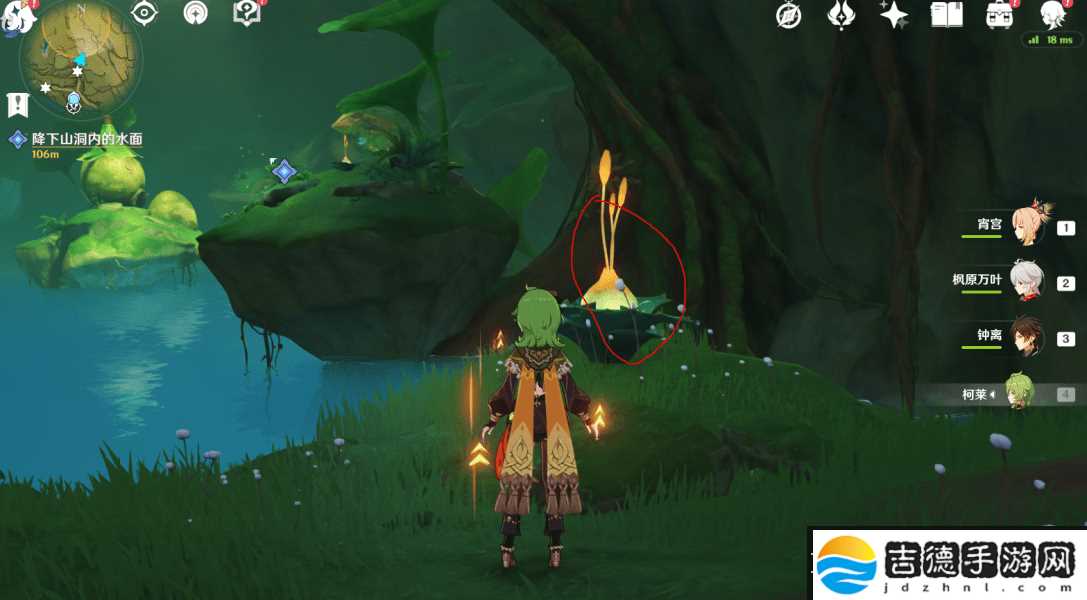Open the adventurer handbook book icon

pyautogui.click(x=946, y=15)
